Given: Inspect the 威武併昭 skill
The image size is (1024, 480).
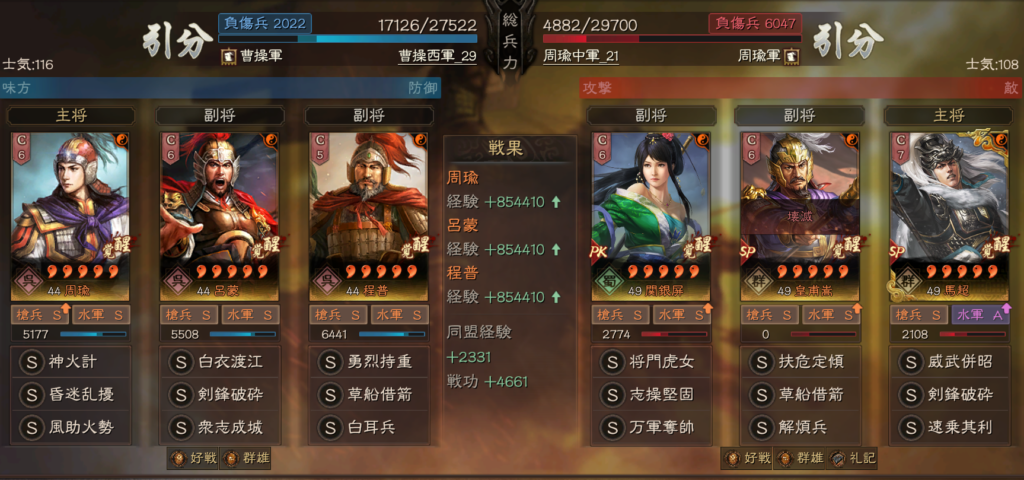Looking at the screenshot, I should click(947, 361).
